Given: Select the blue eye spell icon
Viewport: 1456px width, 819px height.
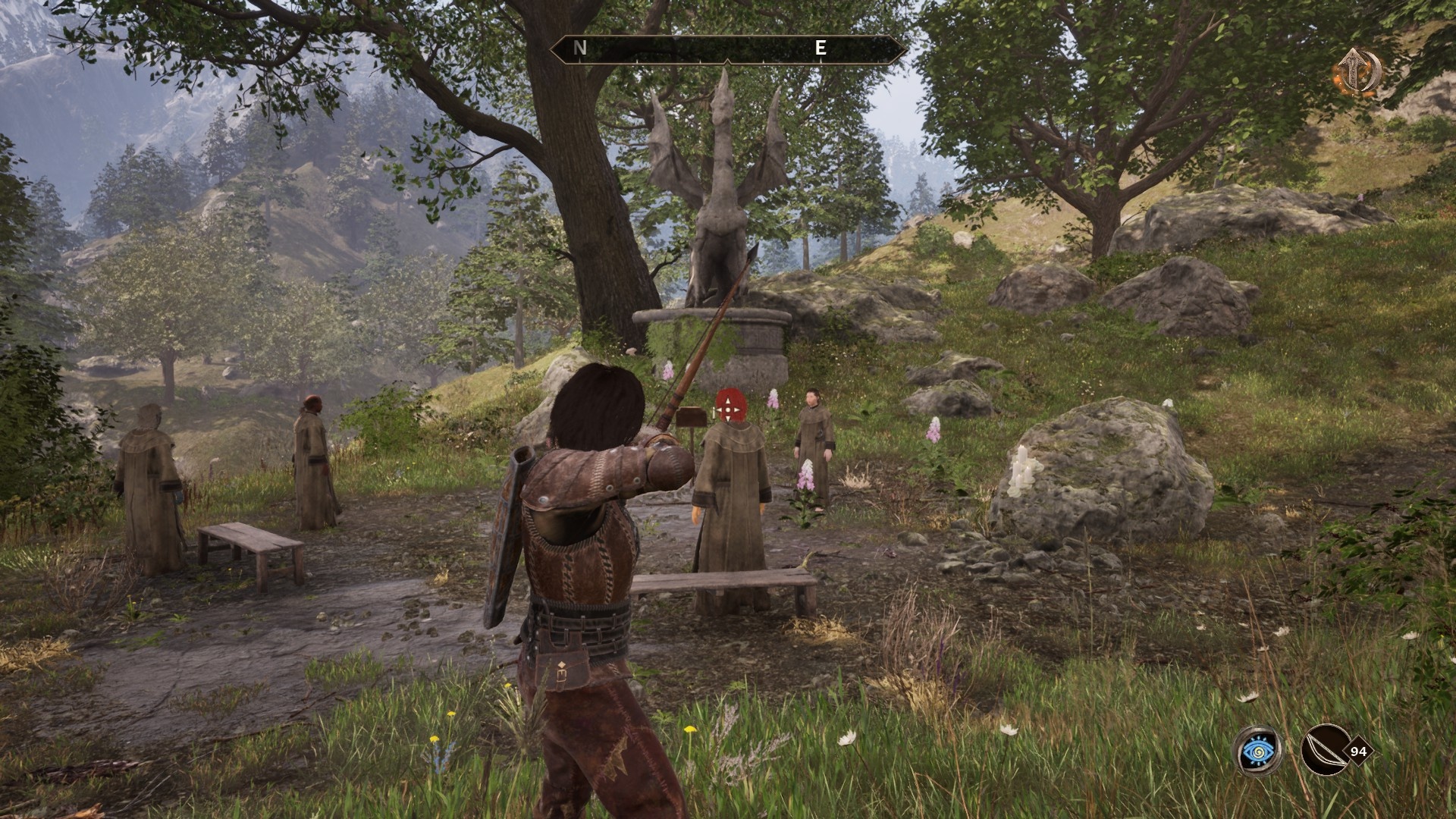Looking at the screenshot, I should (x=1259, y=751).
